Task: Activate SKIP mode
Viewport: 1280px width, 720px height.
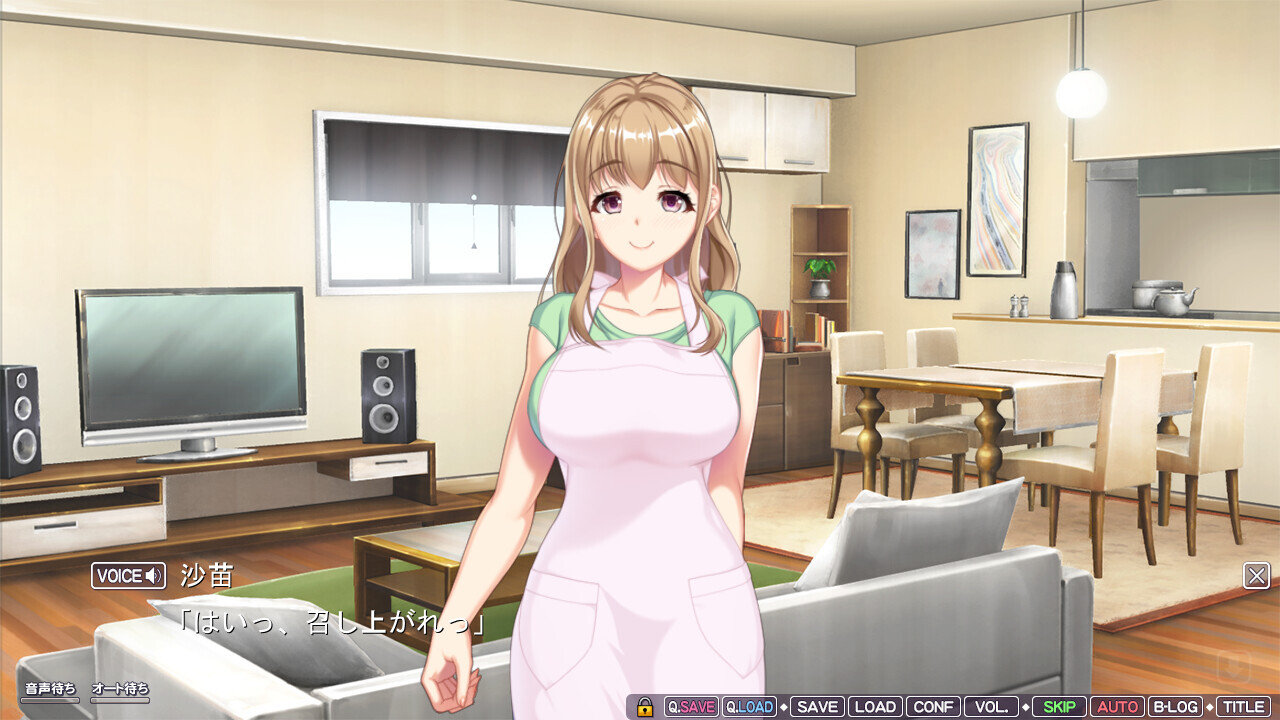Action: [x=1058, y=707]
